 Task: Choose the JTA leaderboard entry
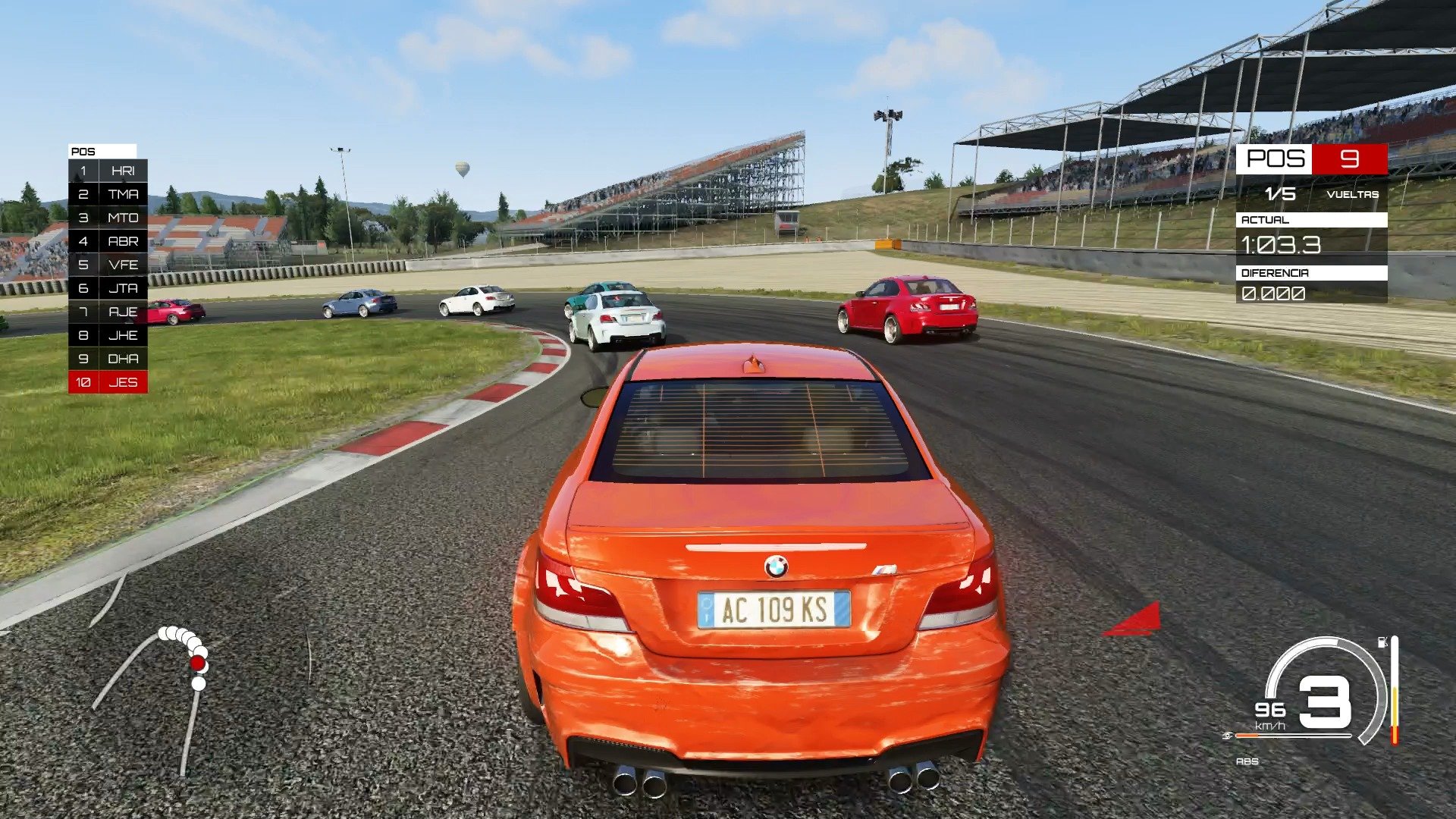click(108, 288)
